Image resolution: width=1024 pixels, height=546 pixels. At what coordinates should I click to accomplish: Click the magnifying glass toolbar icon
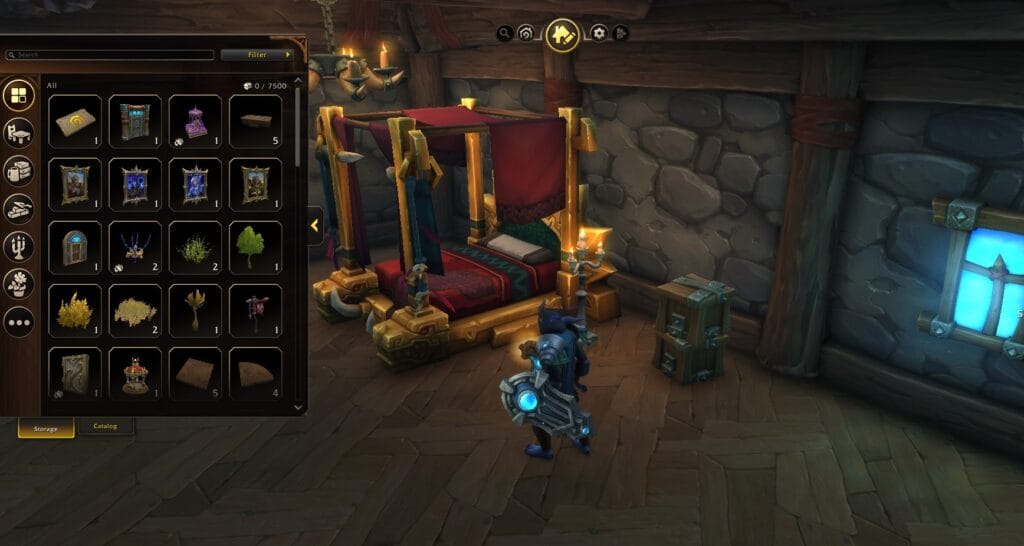coord(505,33)
